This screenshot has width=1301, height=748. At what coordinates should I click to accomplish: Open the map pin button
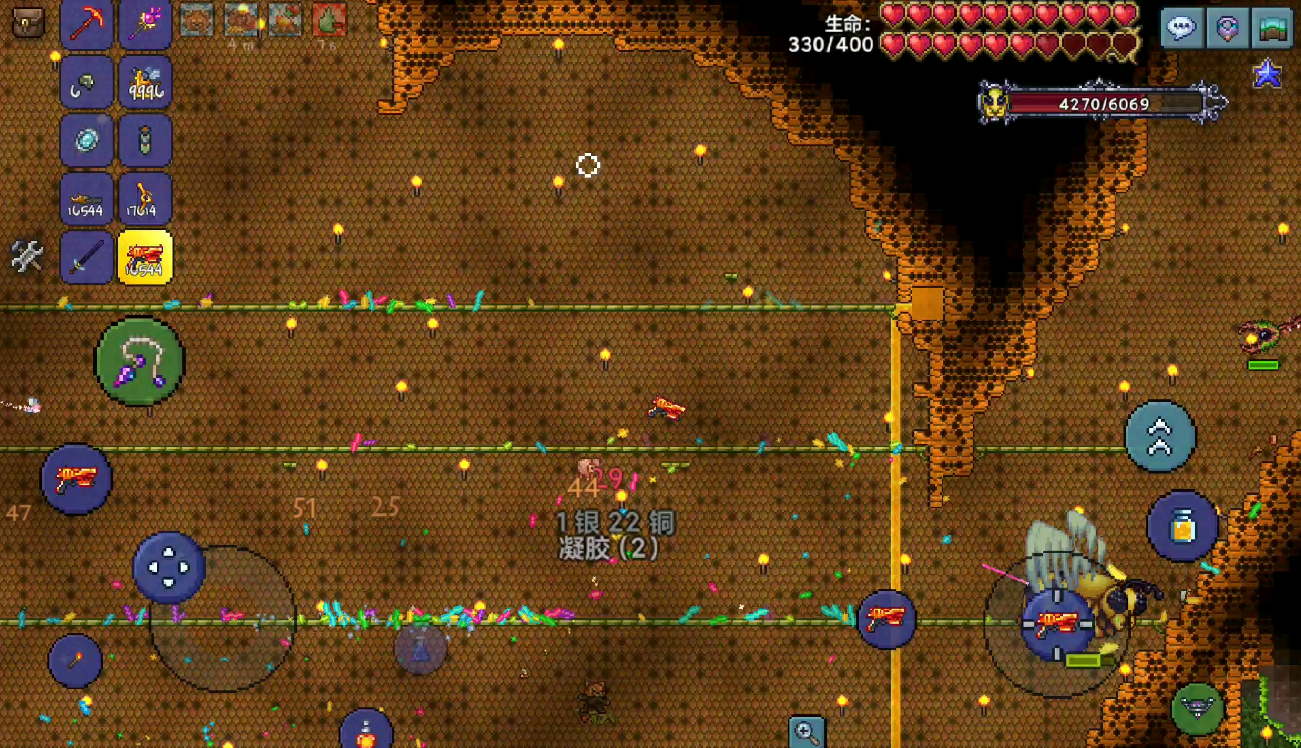coord(1227,28)
